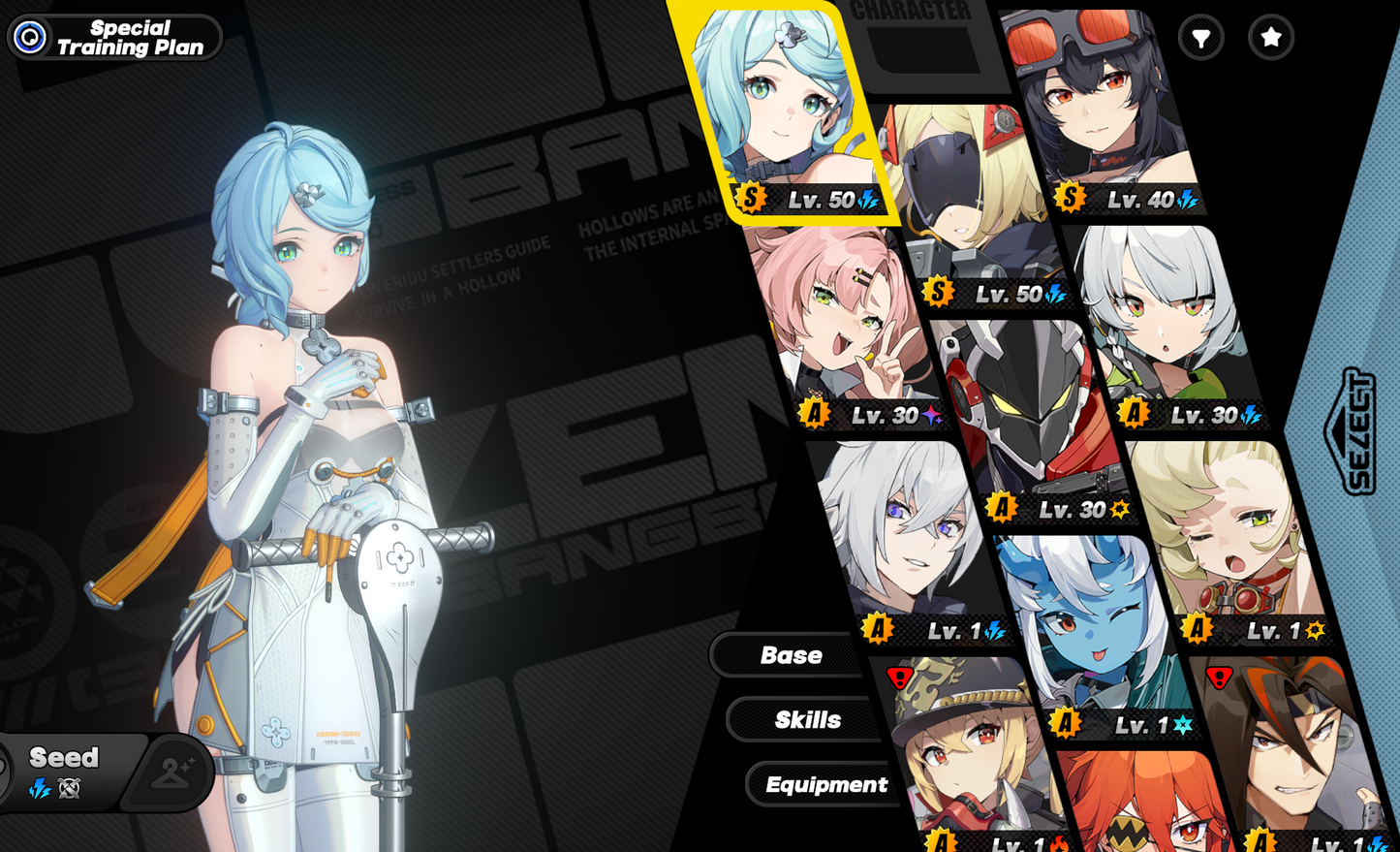Open the outfit hanger button beside Seed

tap(172, 773)
